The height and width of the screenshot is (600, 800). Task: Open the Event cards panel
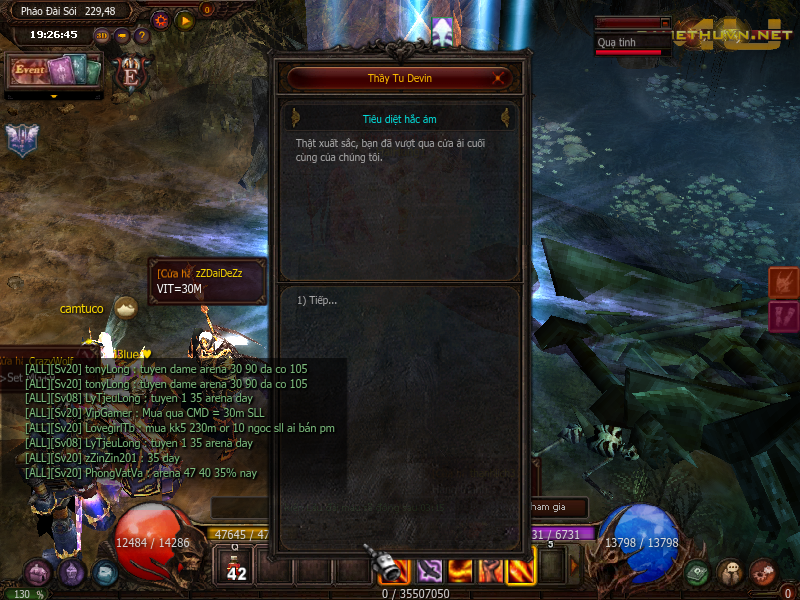[x=56, y=70]
